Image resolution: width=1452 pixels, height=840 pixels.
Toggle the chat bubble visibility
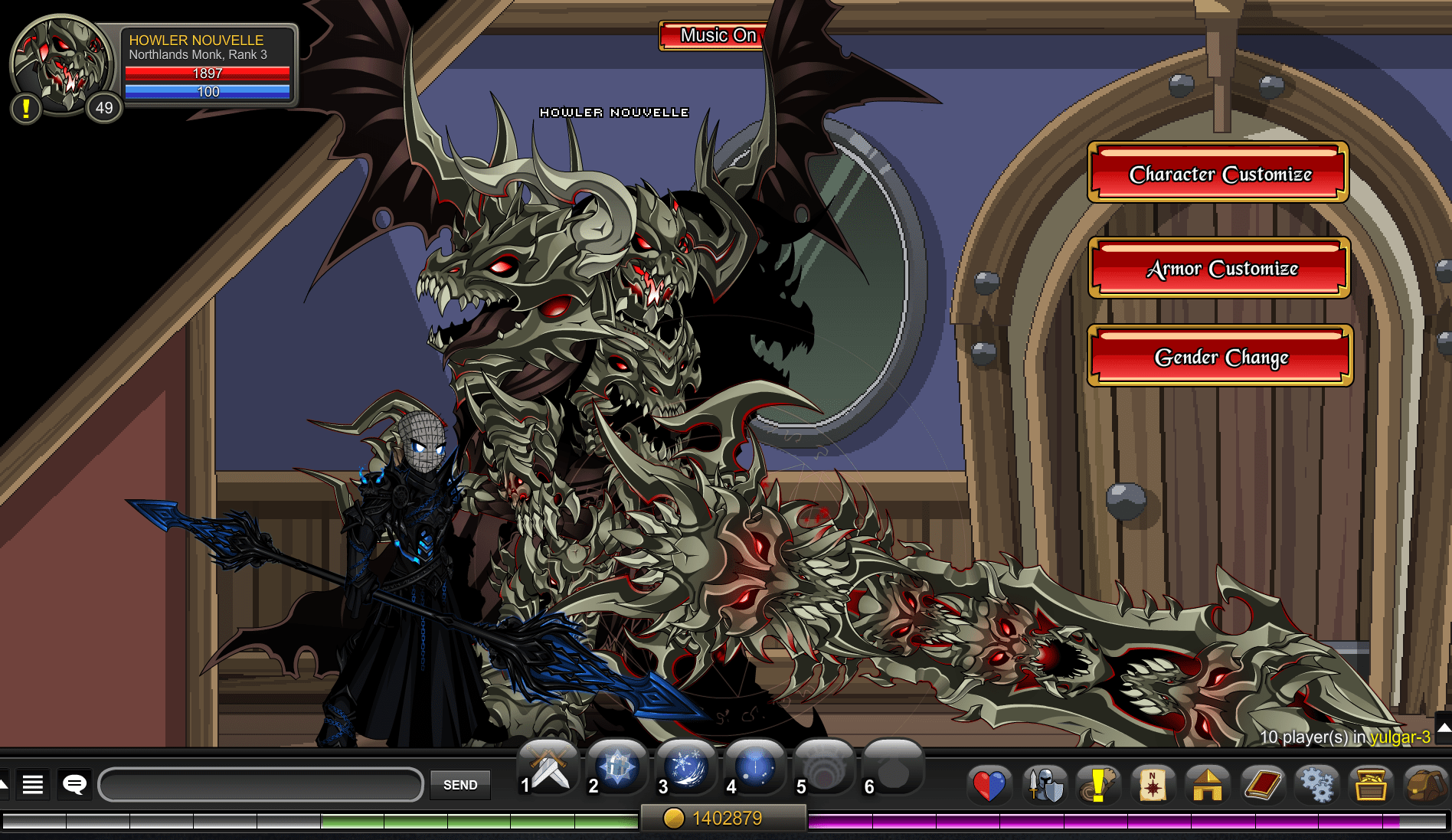click(x=74, y=785)
